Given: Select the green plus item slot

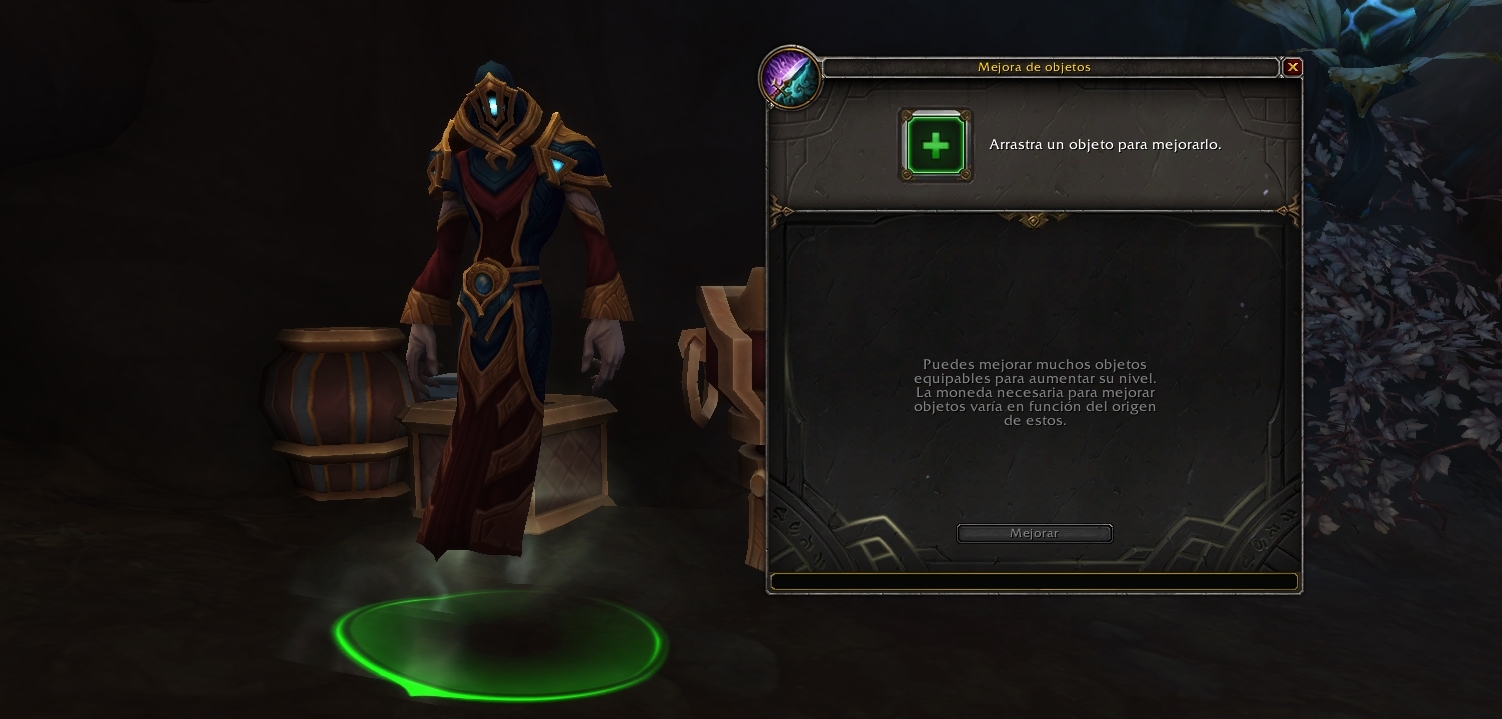Looking at the screenshot, I should click(935, 146).
